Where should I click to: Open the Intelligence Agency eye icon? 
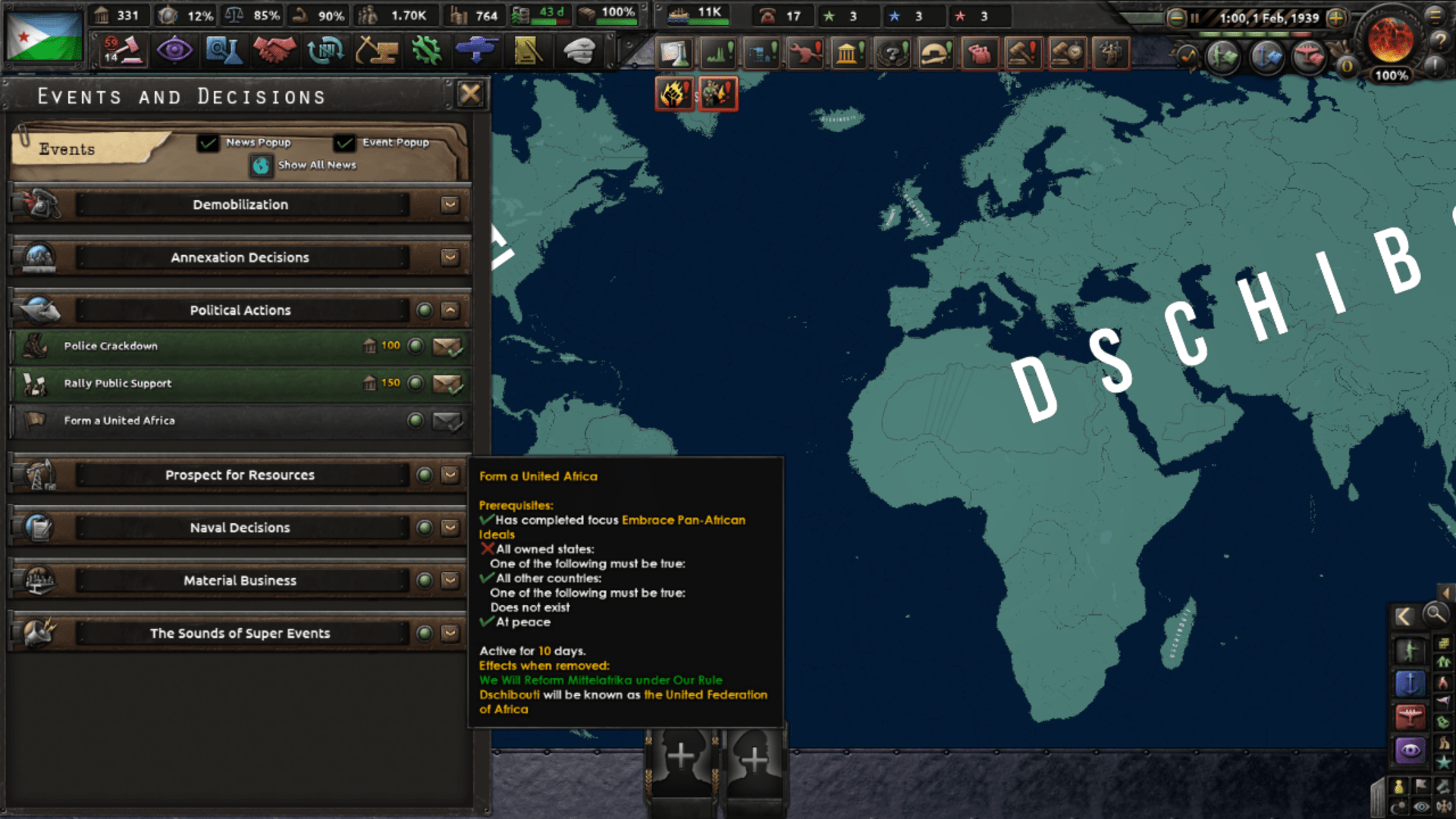point(175,50)
